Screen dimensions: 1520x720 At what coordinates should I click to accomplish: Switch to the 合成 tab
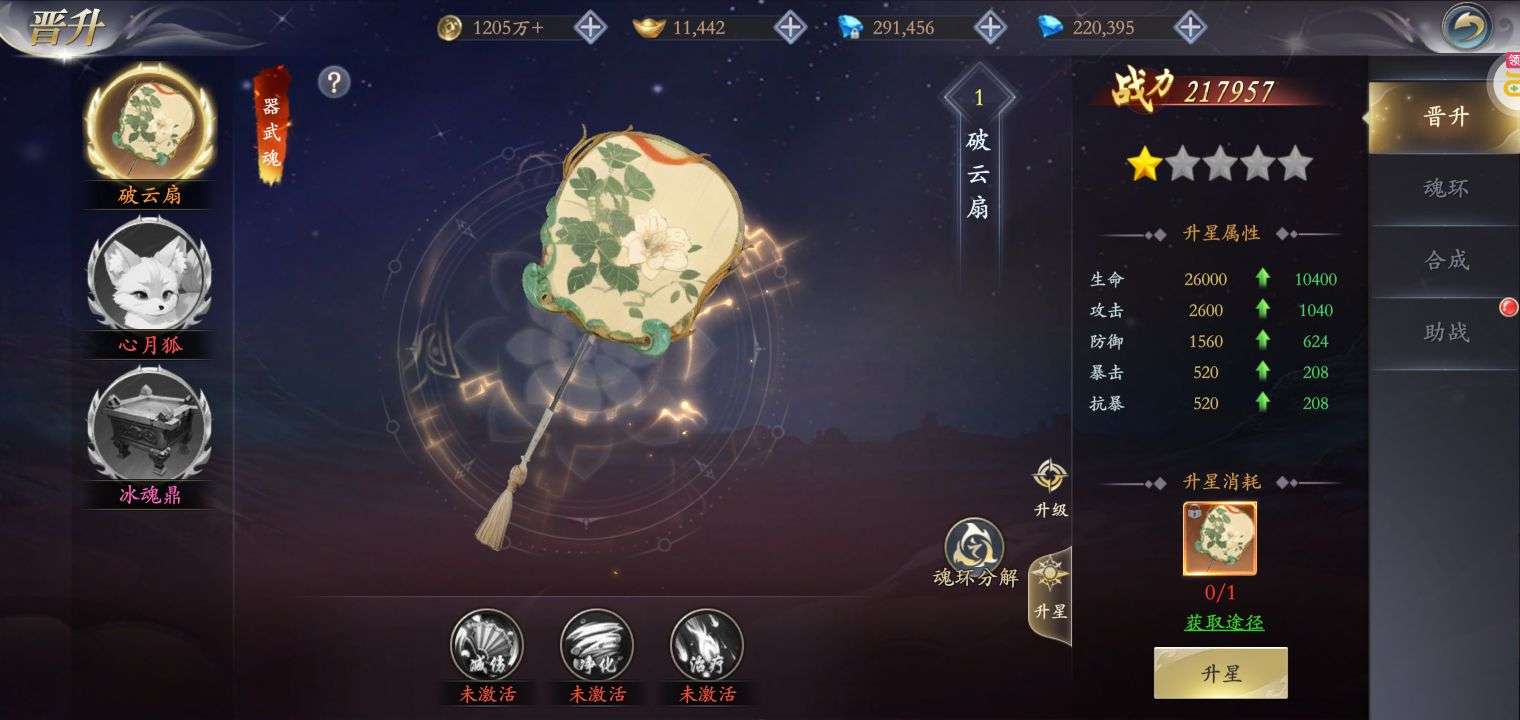(x=1445, y=260)
